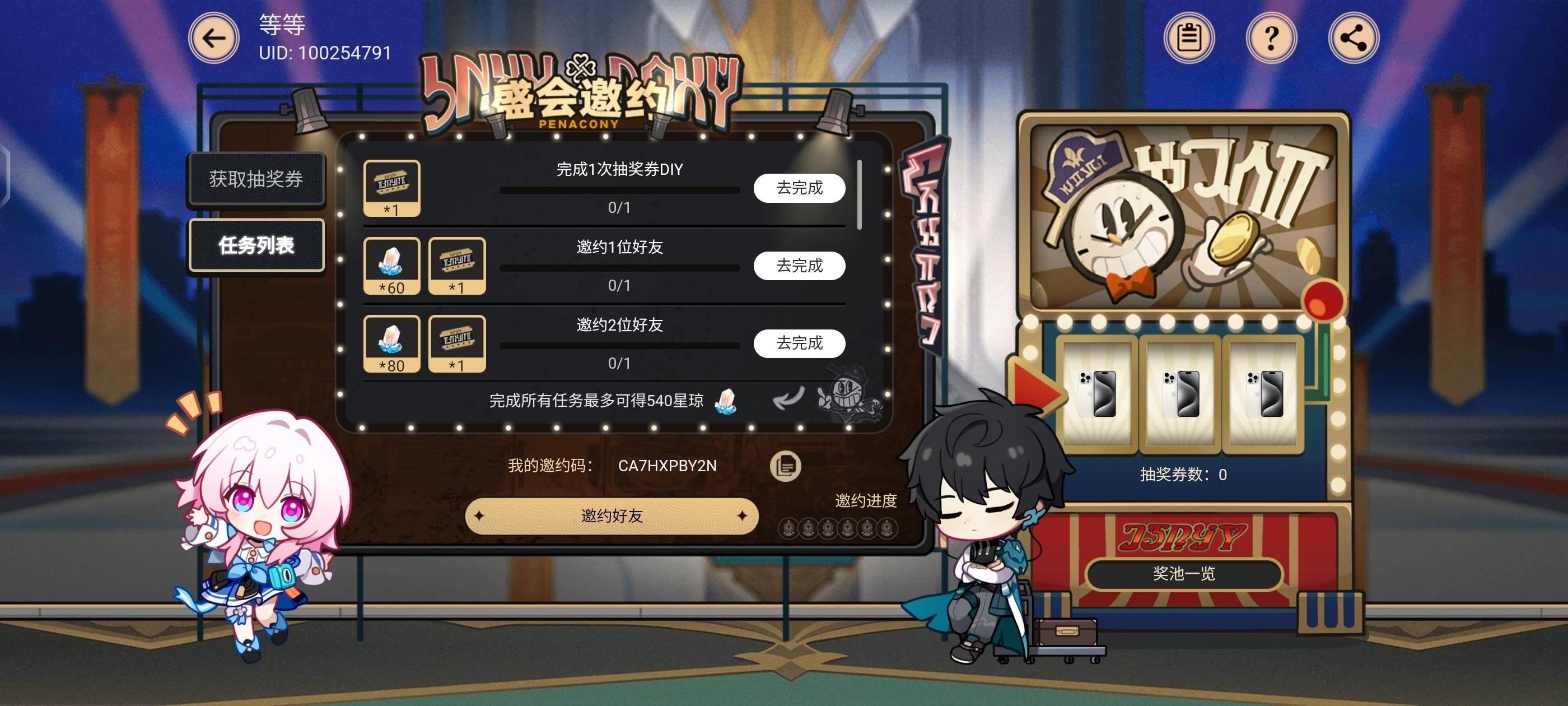Click the stellar jade icon showing *60 reward
The height and width of the screenshot is (706, 1568).
391,265
